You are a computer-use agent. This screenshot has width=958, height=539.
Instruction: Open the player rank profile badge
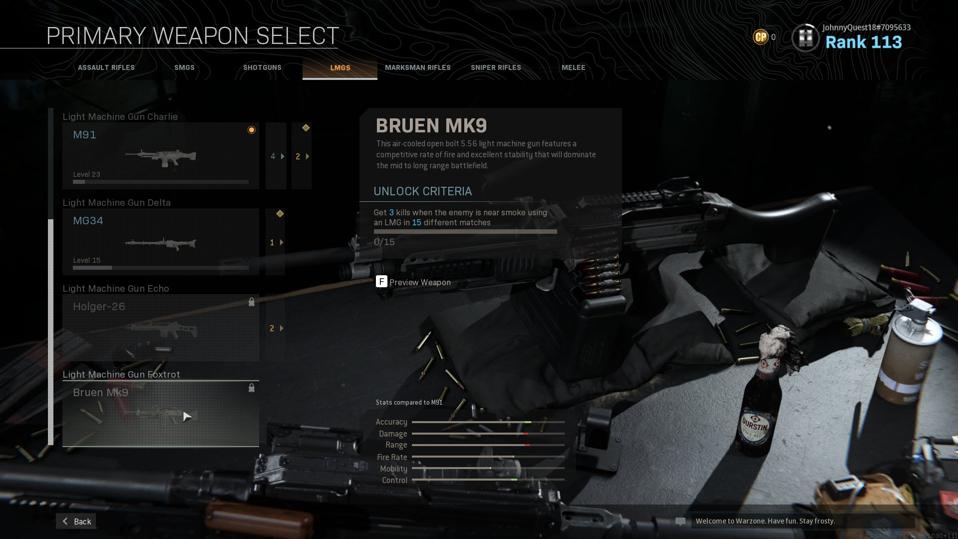click(x=805, y=38)
